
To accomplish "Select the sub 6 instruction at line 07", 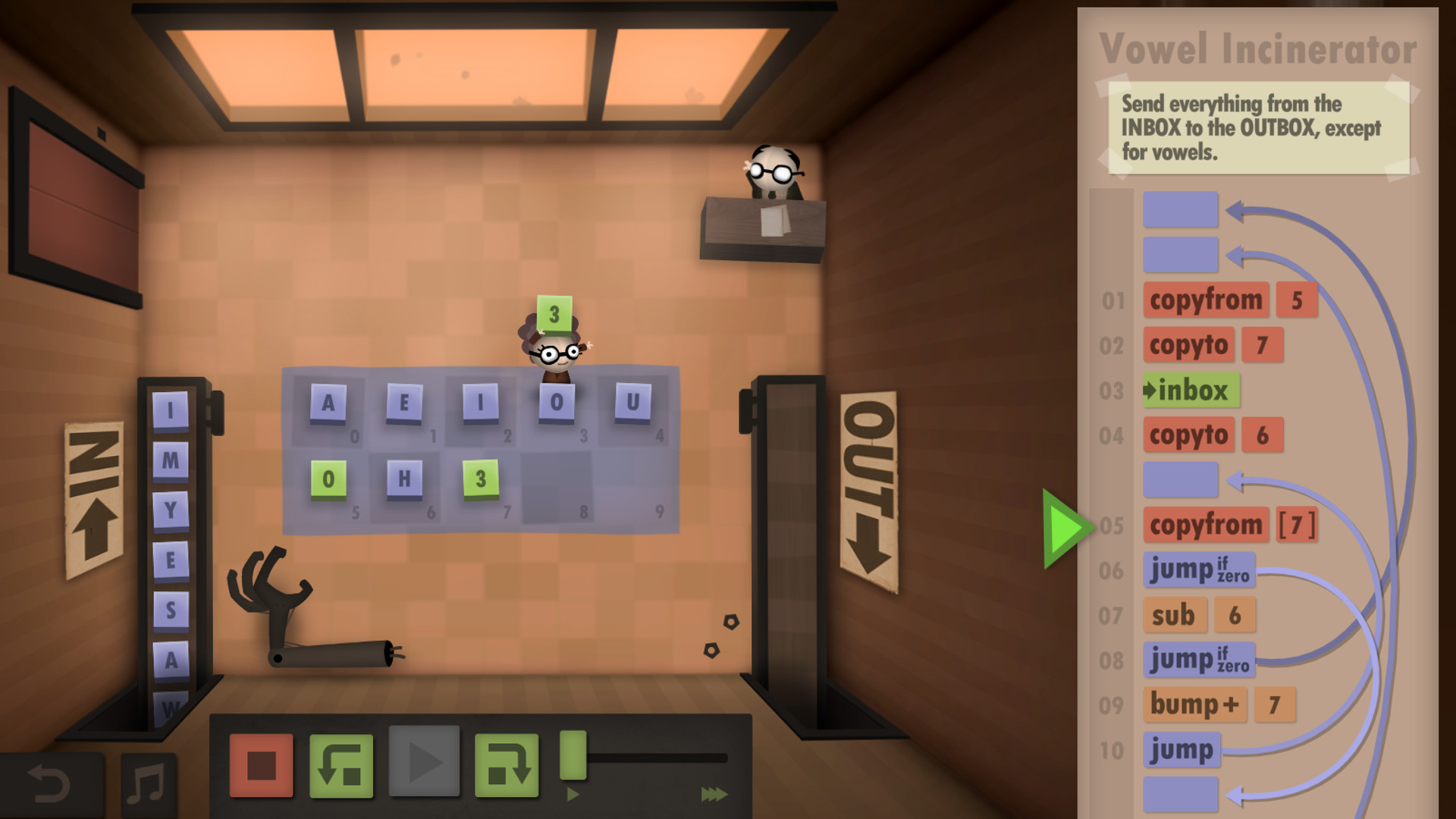I will pyautogui.click(x=1175, y=615).
